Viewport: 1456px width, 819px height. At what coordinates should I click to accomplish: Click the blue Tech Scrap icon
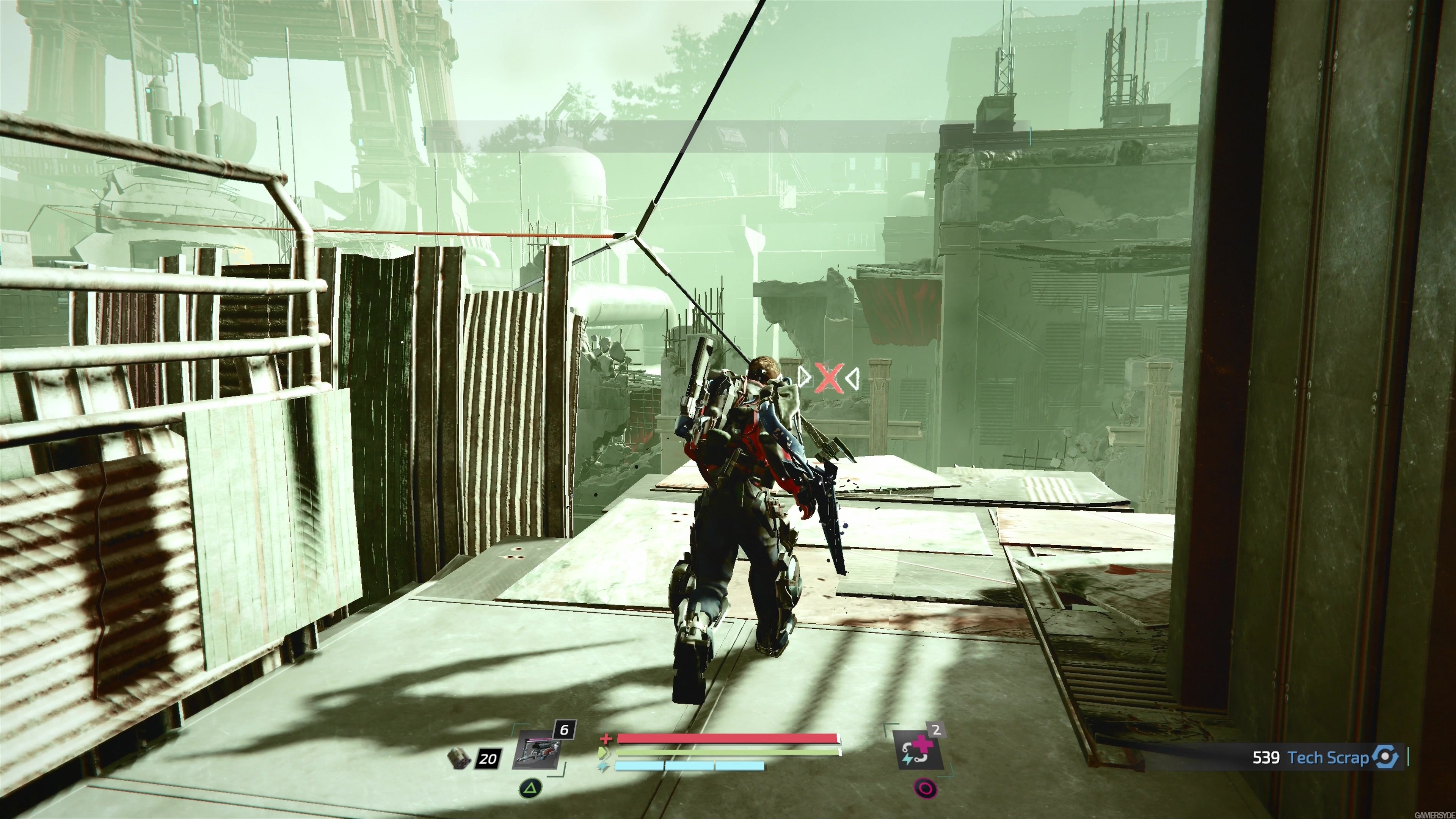[1385, 757]
